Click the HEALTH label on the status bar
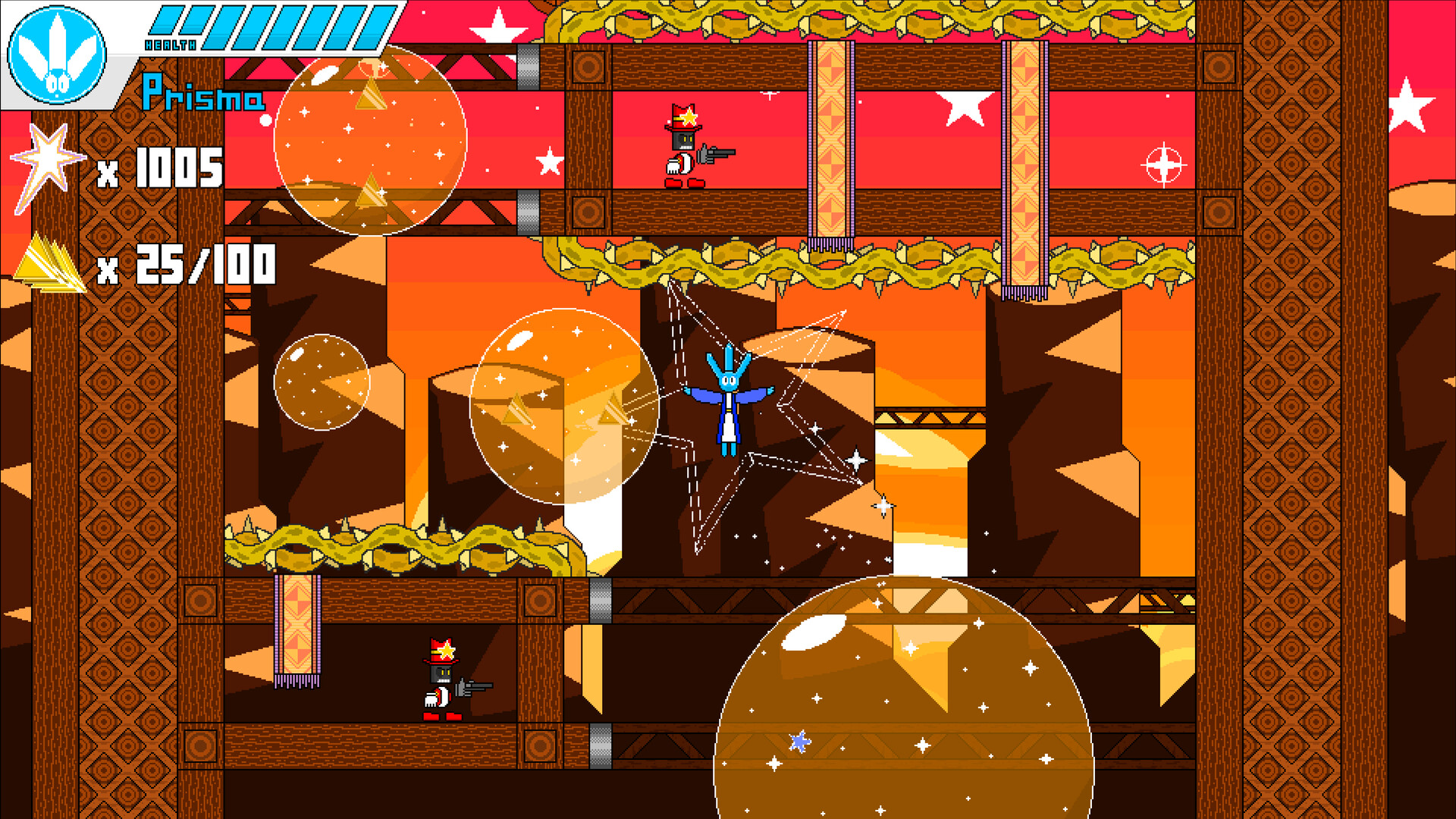Image resolution: width=1456 pixels, height=819 pixels. click(x=171, y=45)
